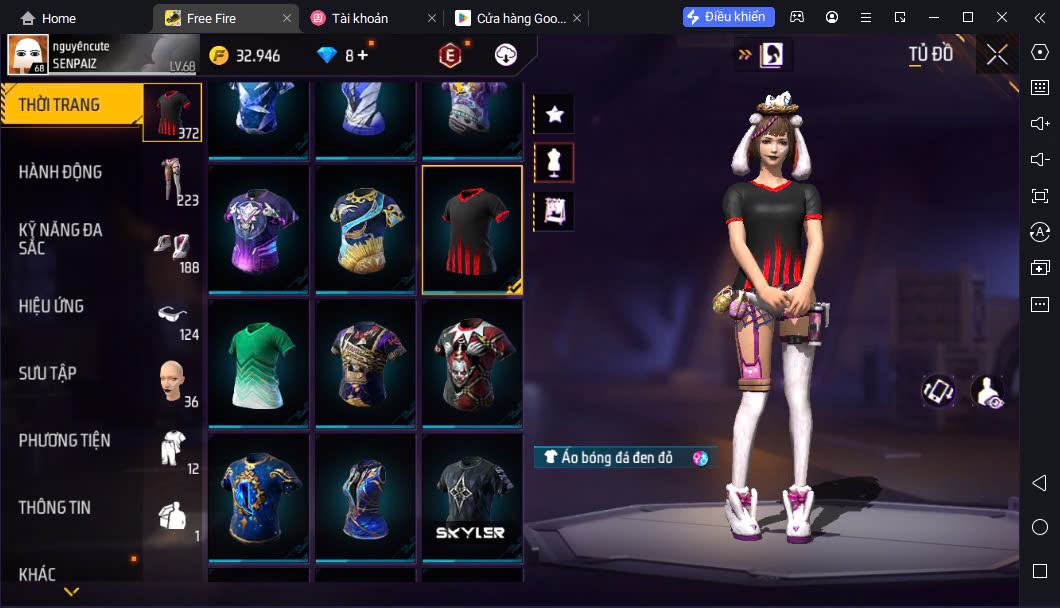The image size is (1060, 608).
Task: Pick the purple armored shirt
Action: tap(258, 229)
